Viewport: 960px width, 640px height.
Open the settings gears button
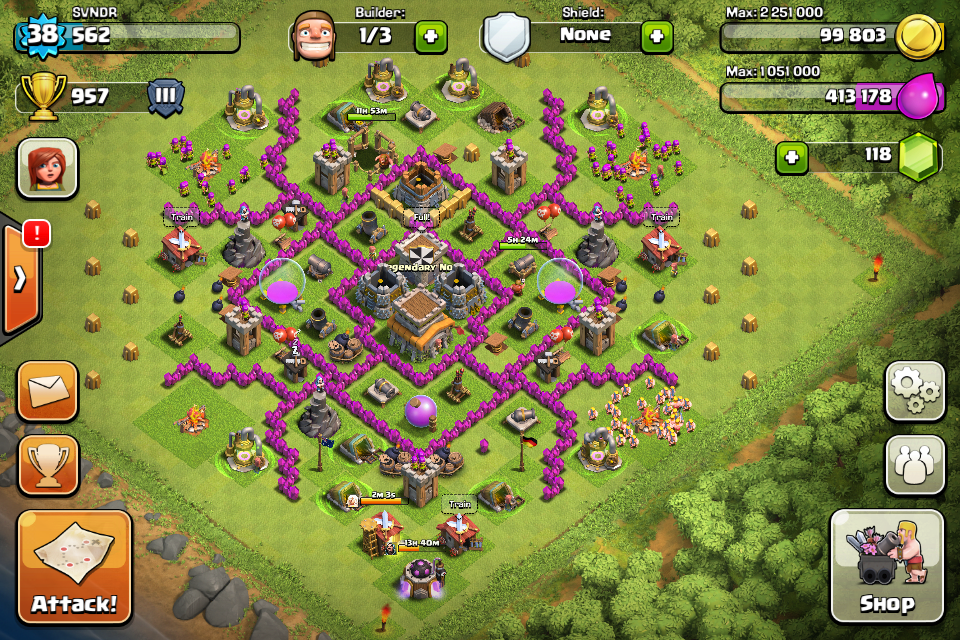pyautogui.click(x=915, y=391)
